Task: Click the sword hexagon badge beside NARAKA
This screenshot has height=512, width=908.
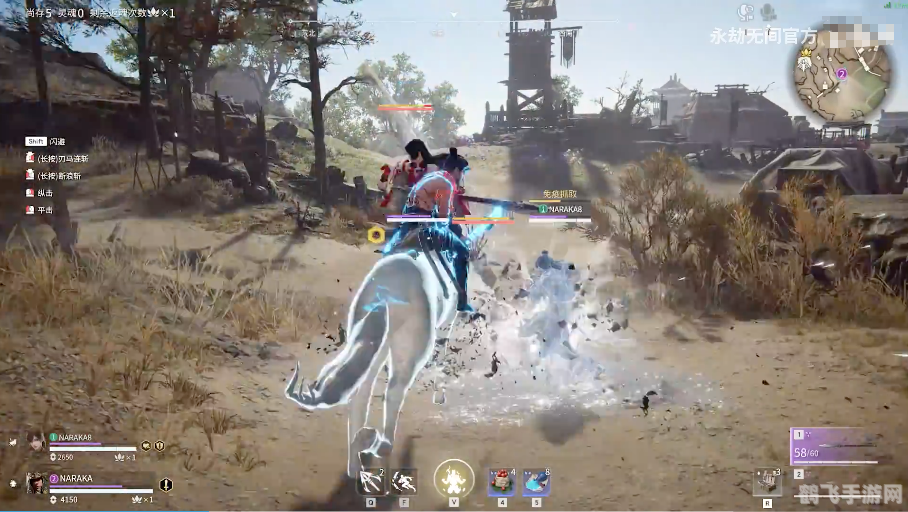Action: pos(166,485)
